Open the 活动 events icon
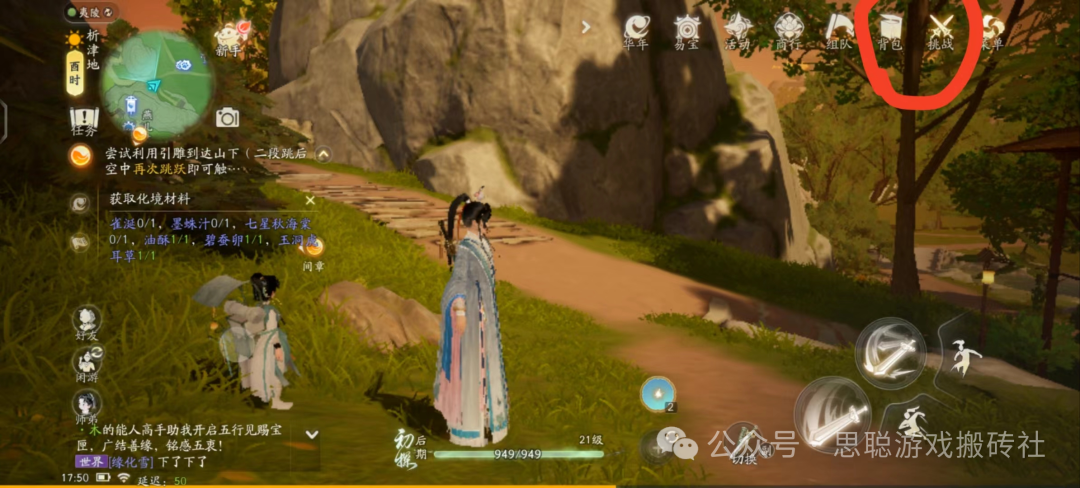Viewport: 1080px width, 488px height. (738, 30)
